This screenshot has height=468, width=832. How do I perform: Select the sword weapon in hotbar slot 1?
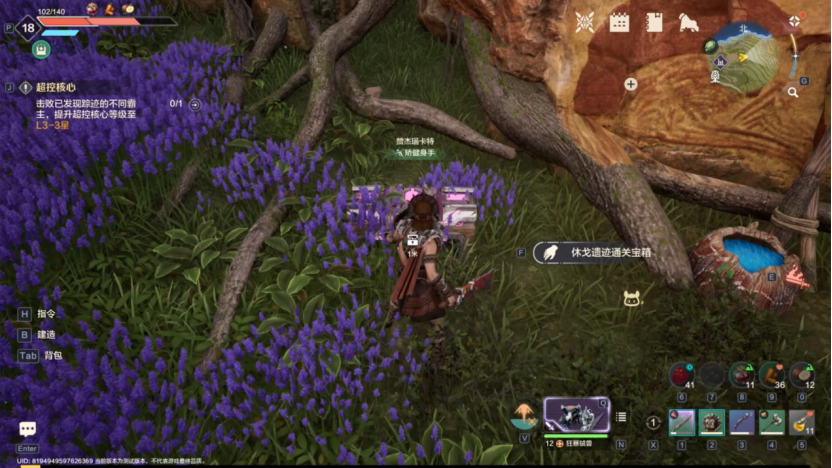tap(681, 422)
